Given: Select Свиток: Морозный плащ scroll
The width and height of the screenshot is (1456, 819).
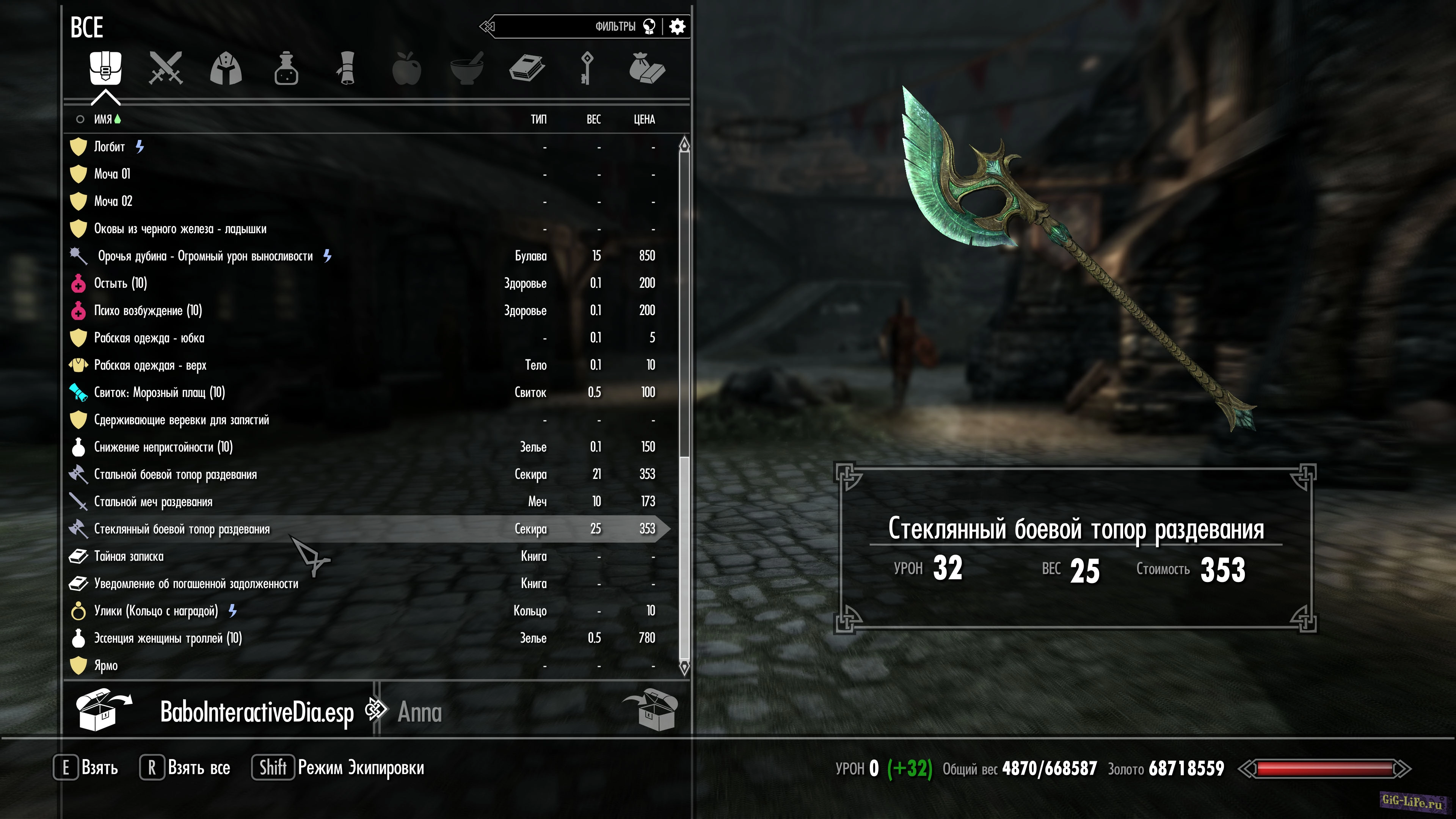Looking at the screenshot, I should click(159, 393).
